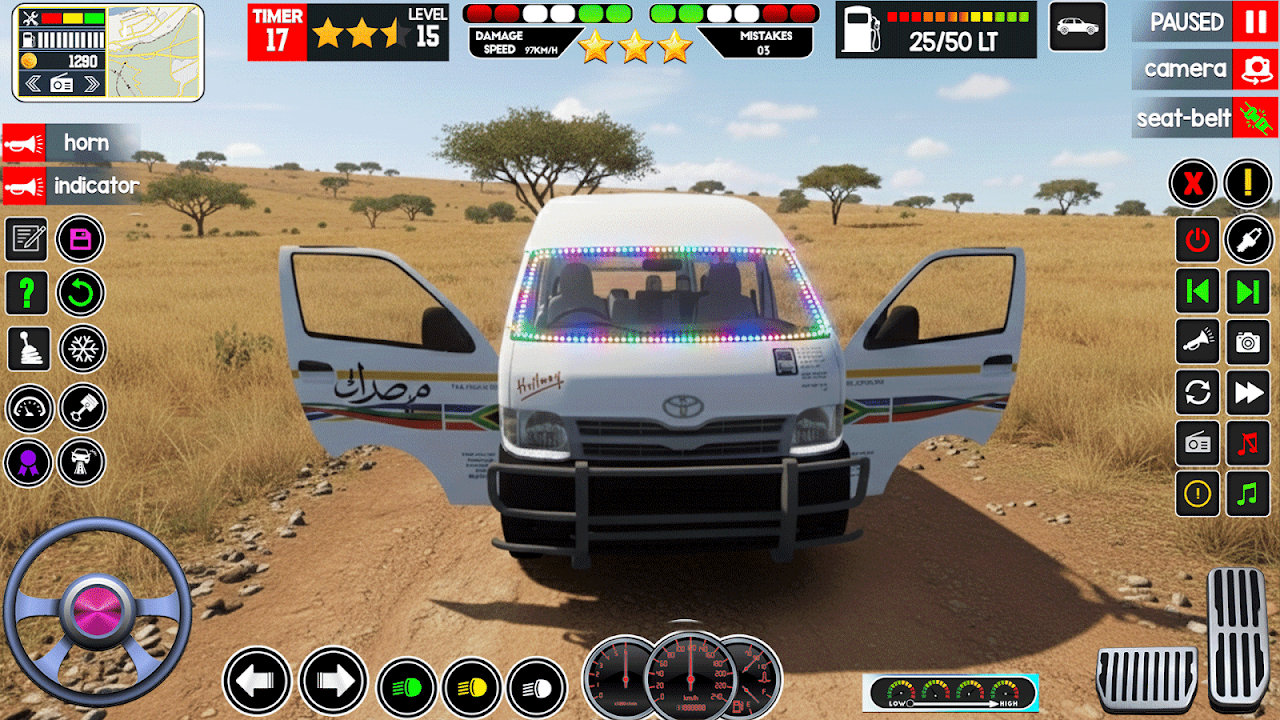
Task: Click the red X button
Action: coord(1193,184)
